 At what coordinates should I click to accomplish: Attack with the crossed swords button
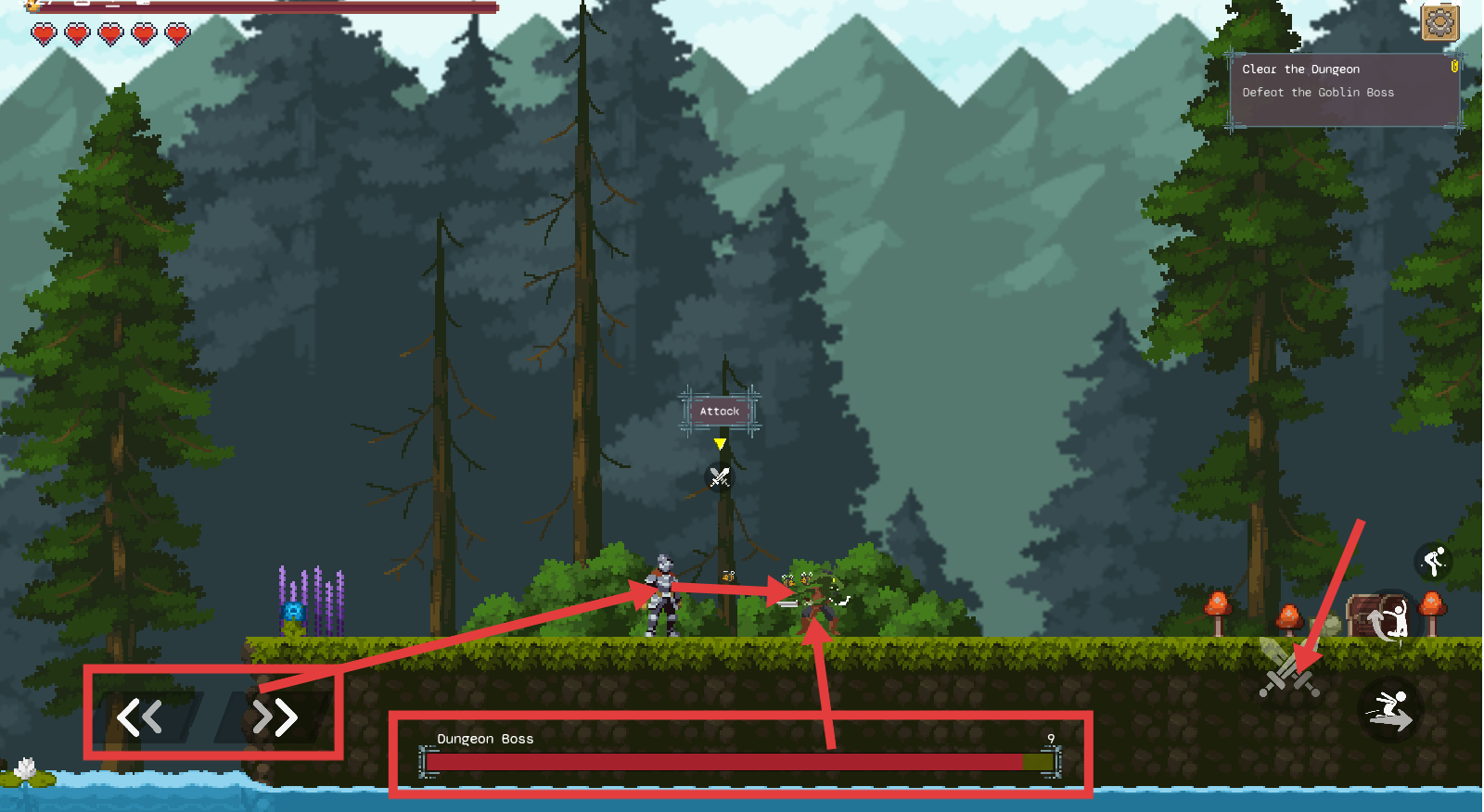coord(1288,669)
